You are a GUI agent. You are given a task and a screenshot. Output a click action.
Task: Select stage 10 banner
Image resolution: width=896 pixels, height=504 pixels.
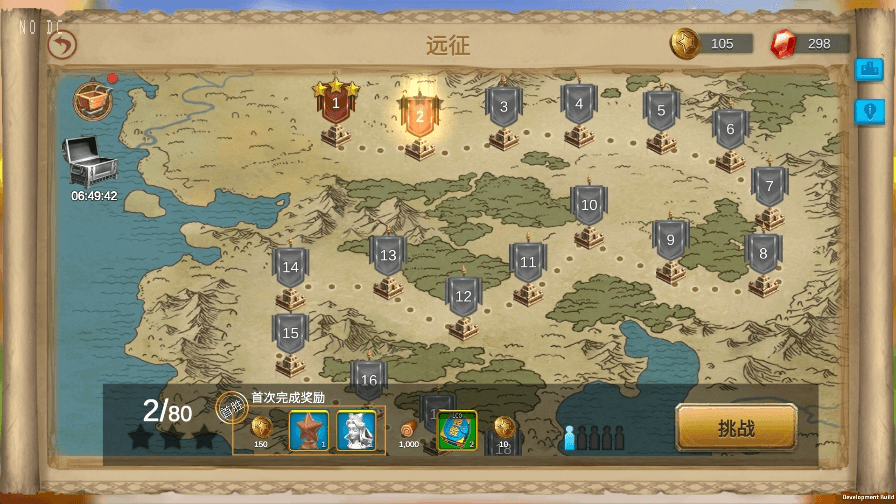click(589, 206)
